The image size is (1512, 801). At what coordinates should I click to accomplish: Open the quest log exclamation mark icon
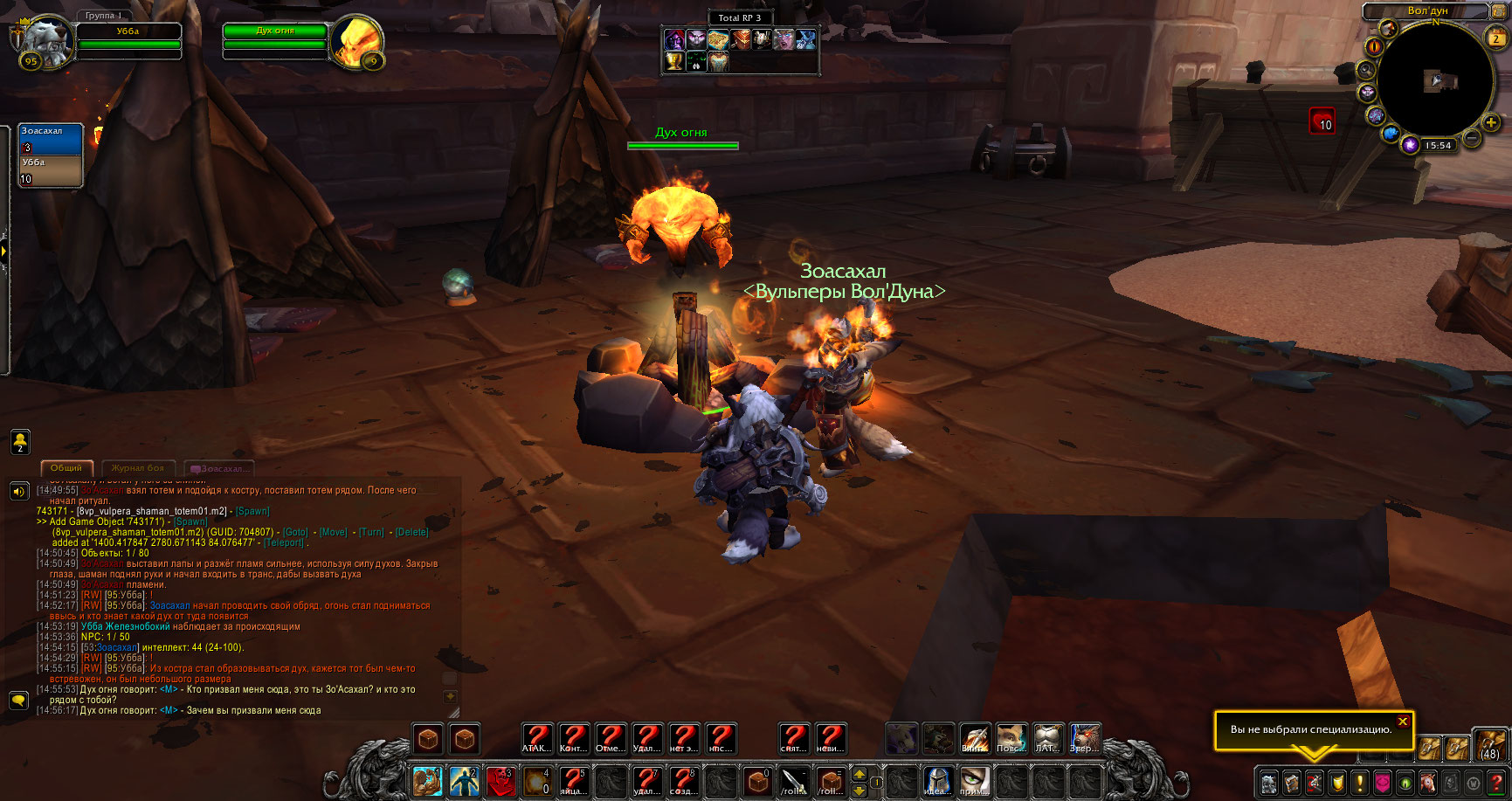[x=1359, y=782]
